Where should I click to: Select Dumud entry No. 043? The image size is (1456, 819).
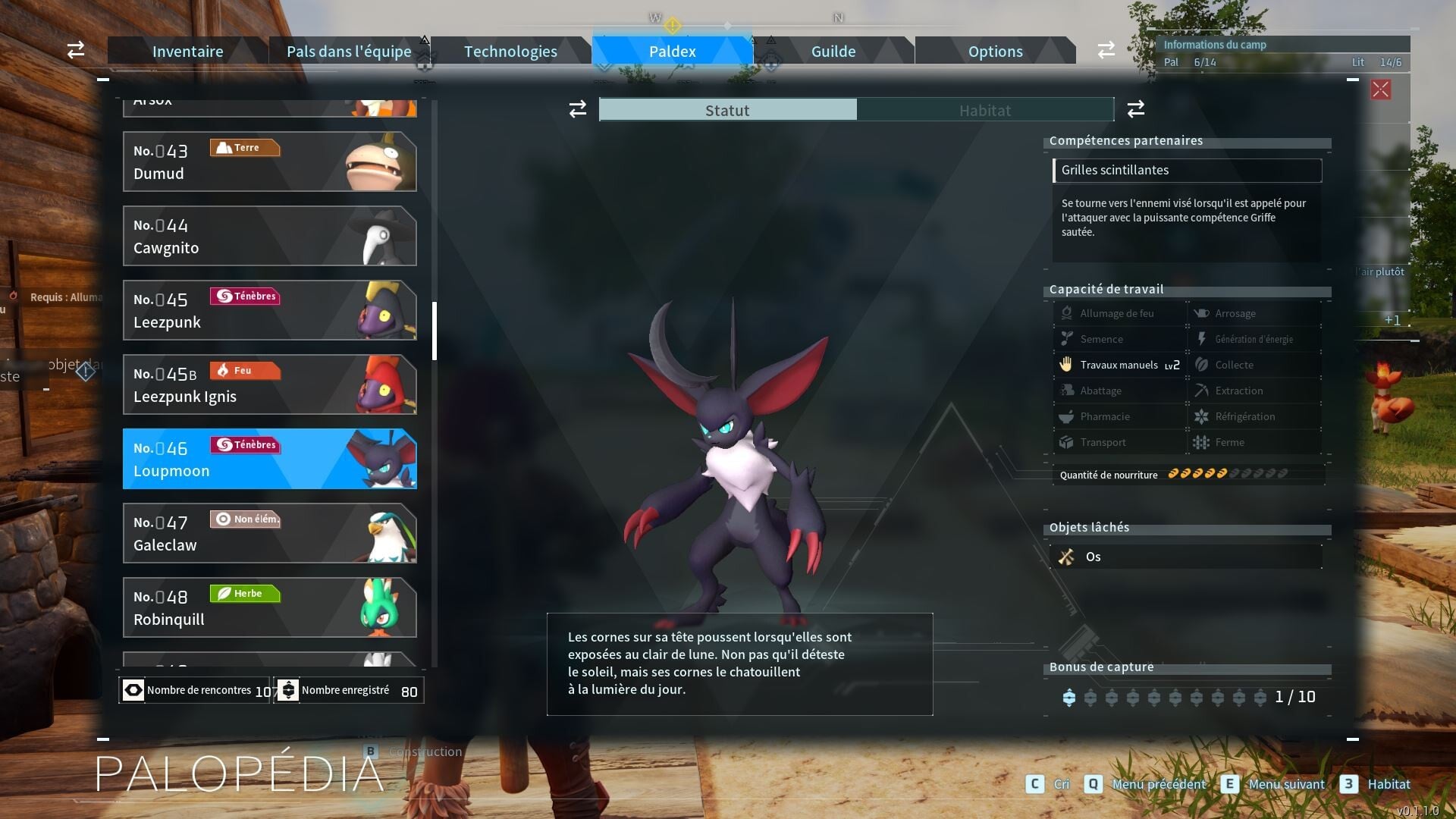(269, 162)
